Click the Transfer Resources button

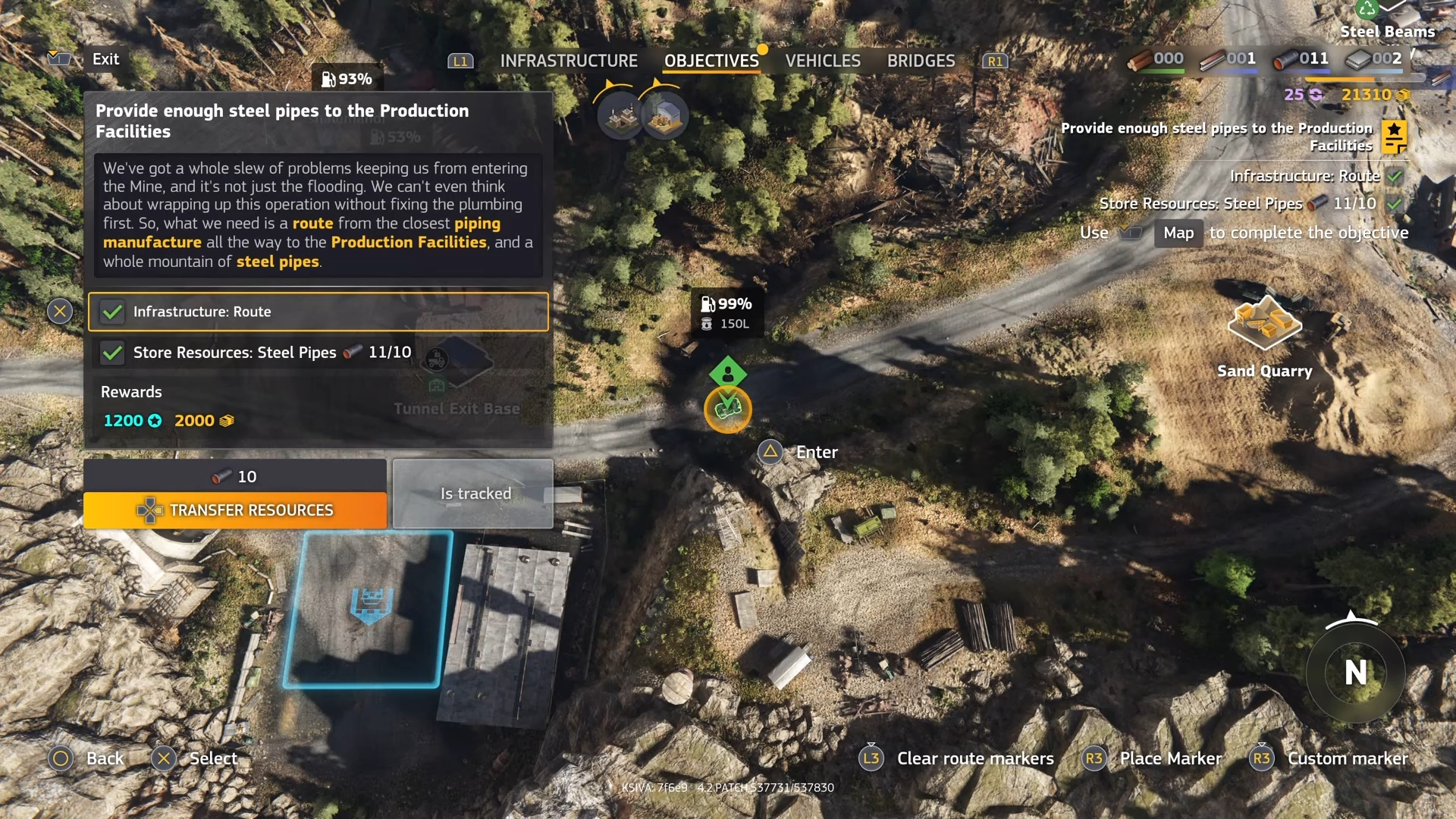coord(235,510)
